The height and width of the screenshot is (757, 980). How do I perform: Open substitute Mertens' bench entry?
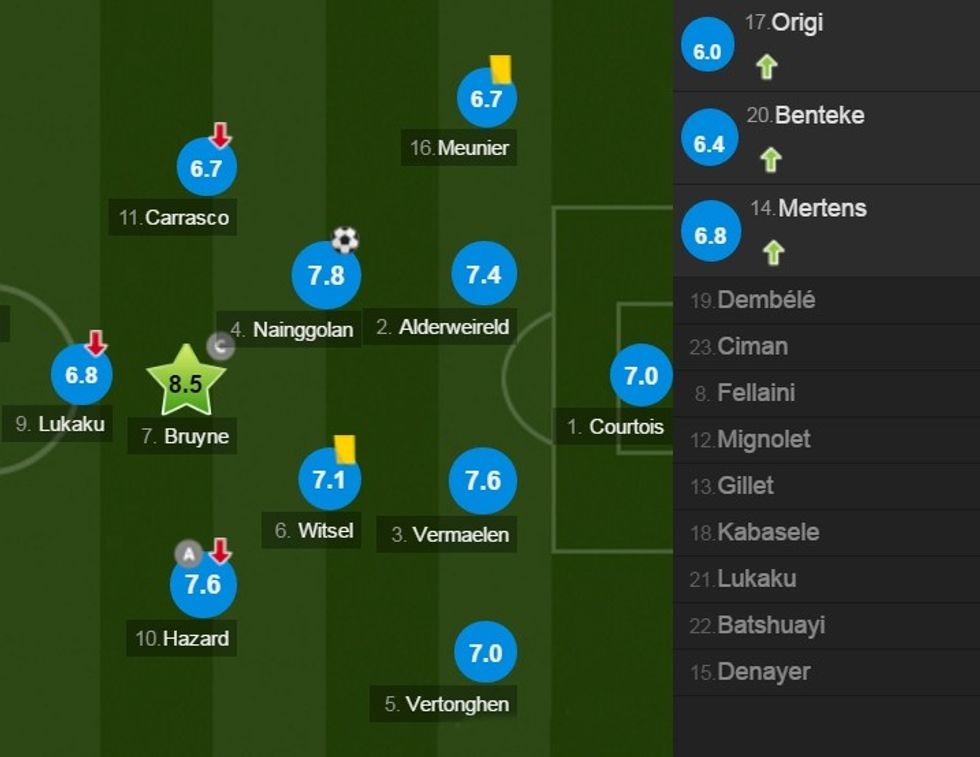point(822,208)
